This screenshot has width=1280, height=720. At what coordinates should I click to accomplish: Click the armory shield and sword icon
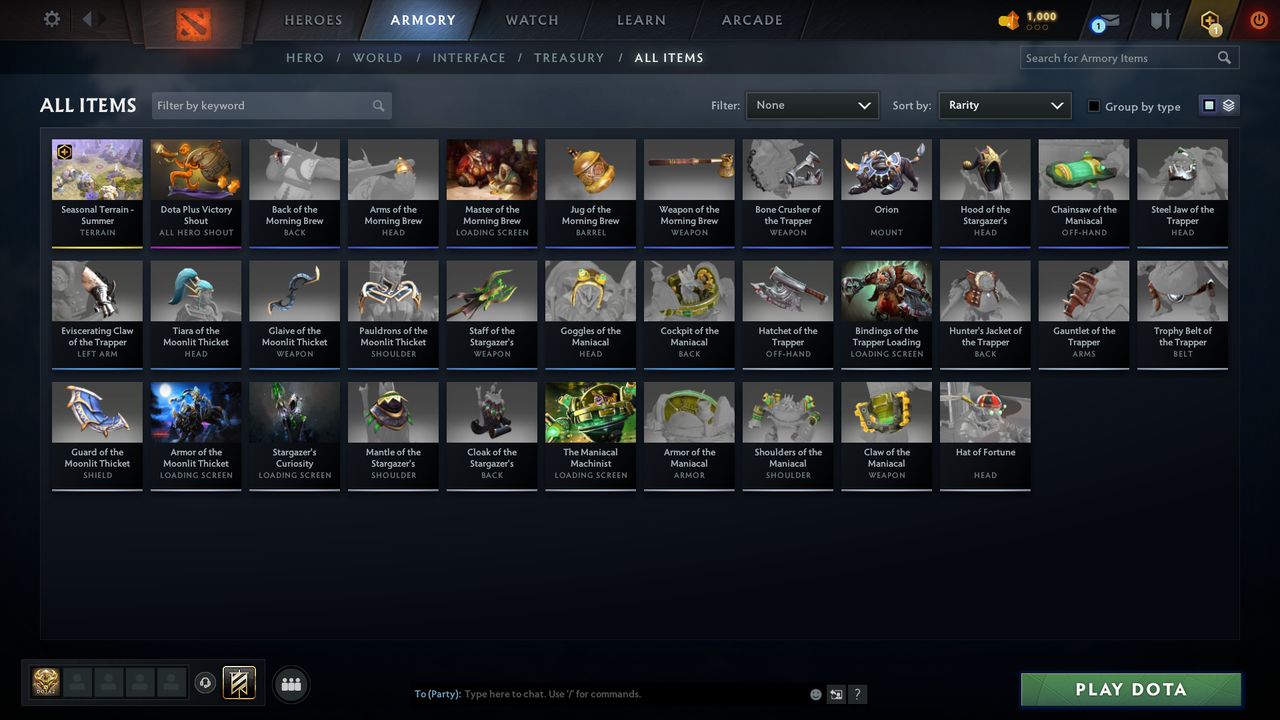(1160, 20)
